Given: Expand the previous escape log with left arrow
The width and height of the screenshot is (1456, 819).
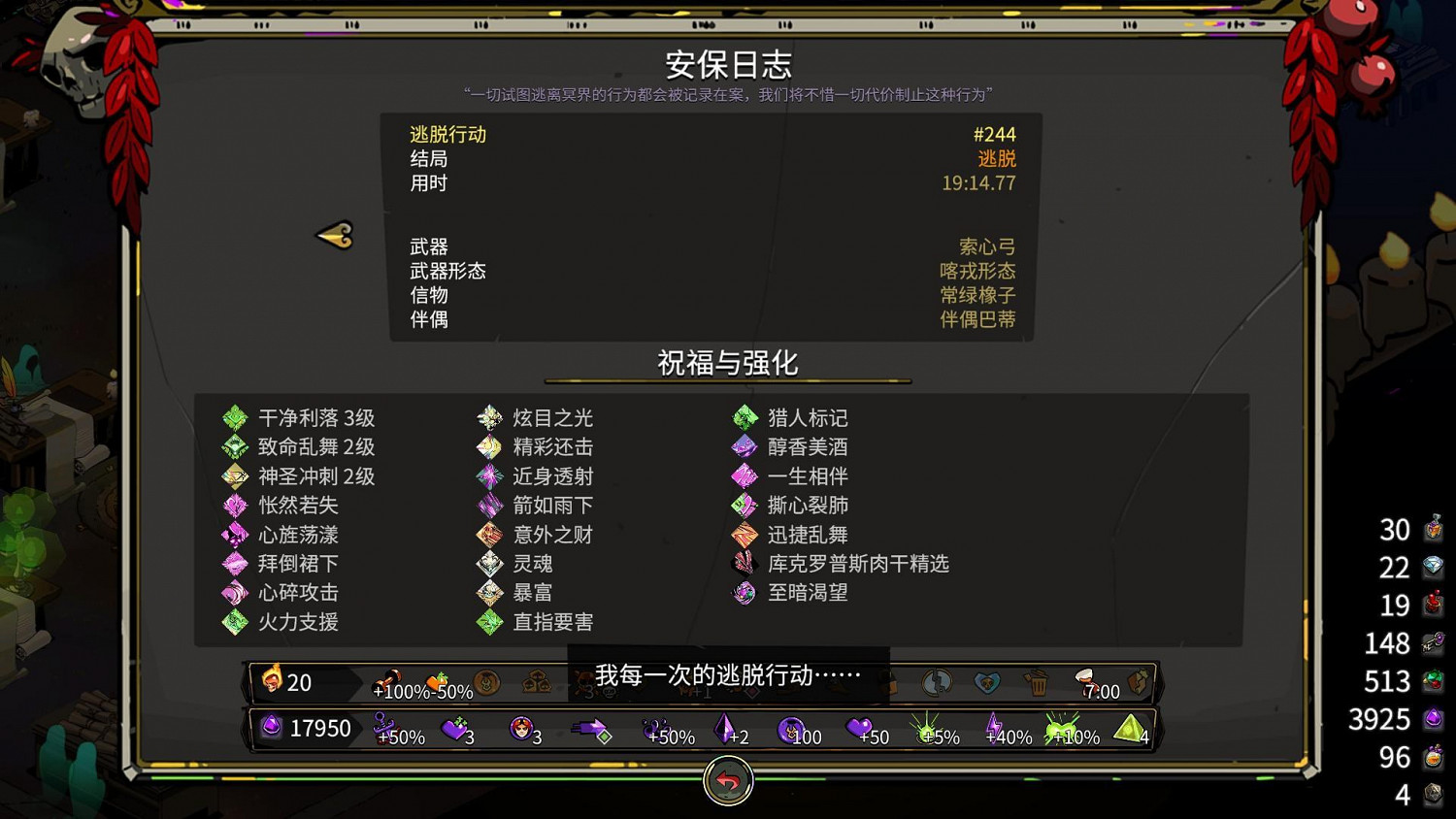Looking at the screenshot, I should [335, 235].
